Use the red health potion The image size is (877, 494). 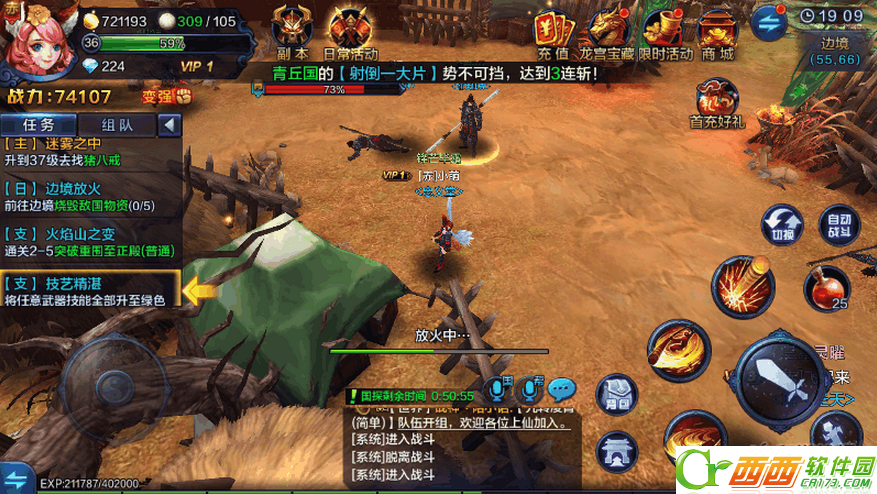click(825, 288)
